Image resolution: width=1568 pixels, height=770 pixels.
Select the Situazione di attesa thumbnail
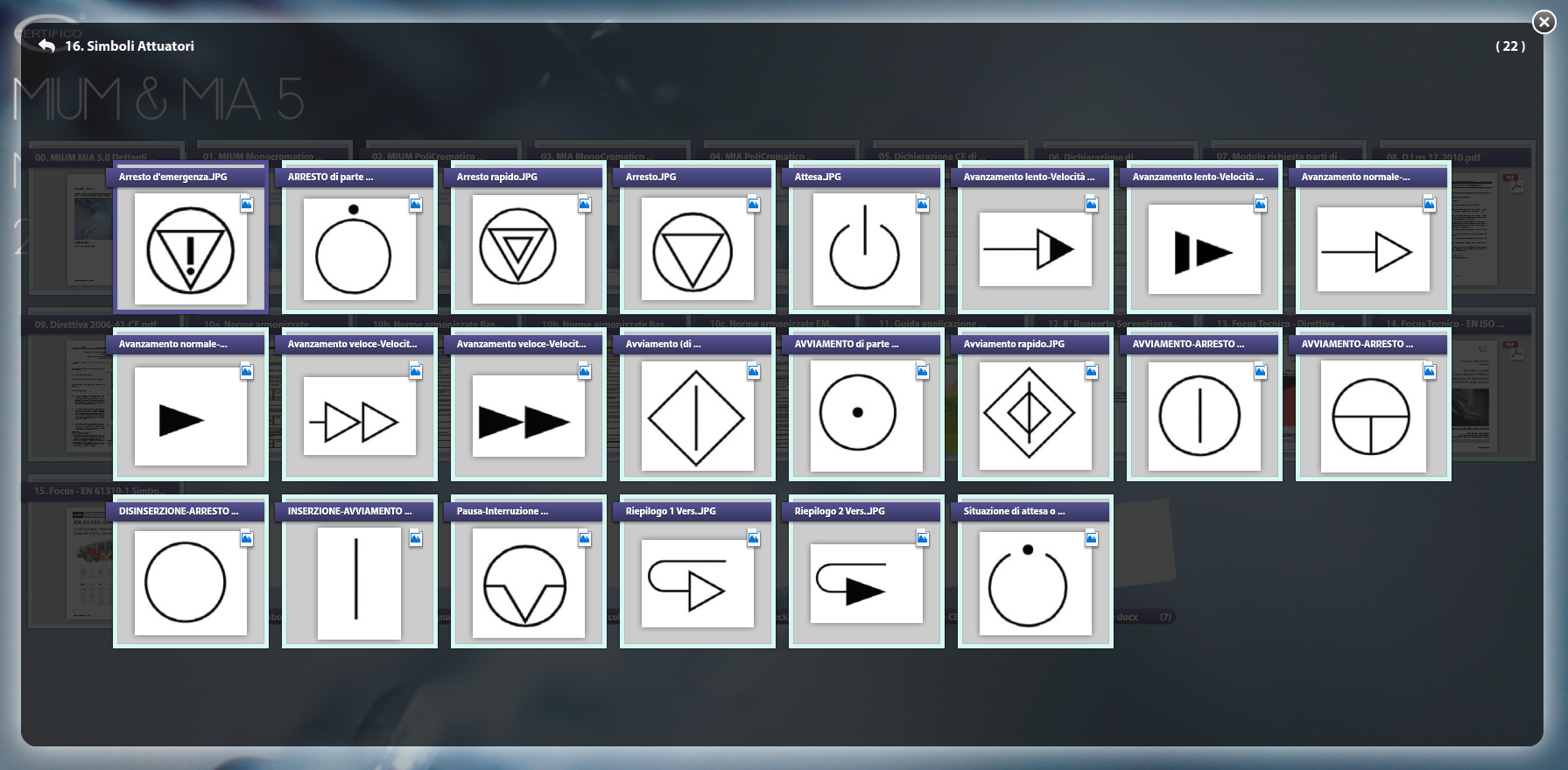(1035, 584)
